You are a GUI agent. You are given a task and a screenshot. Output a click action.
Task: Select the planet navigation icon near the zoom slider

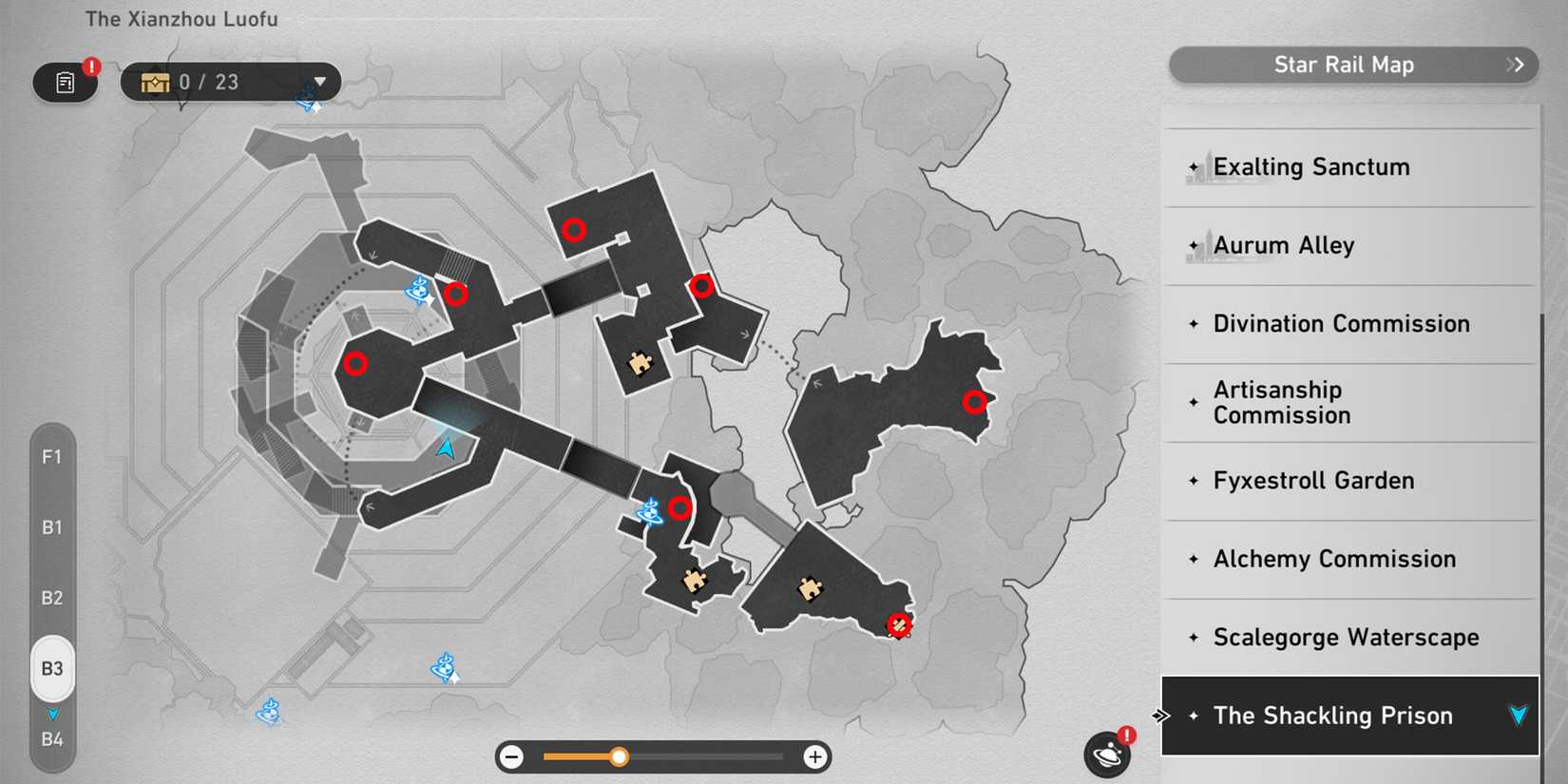(1105, 754)
